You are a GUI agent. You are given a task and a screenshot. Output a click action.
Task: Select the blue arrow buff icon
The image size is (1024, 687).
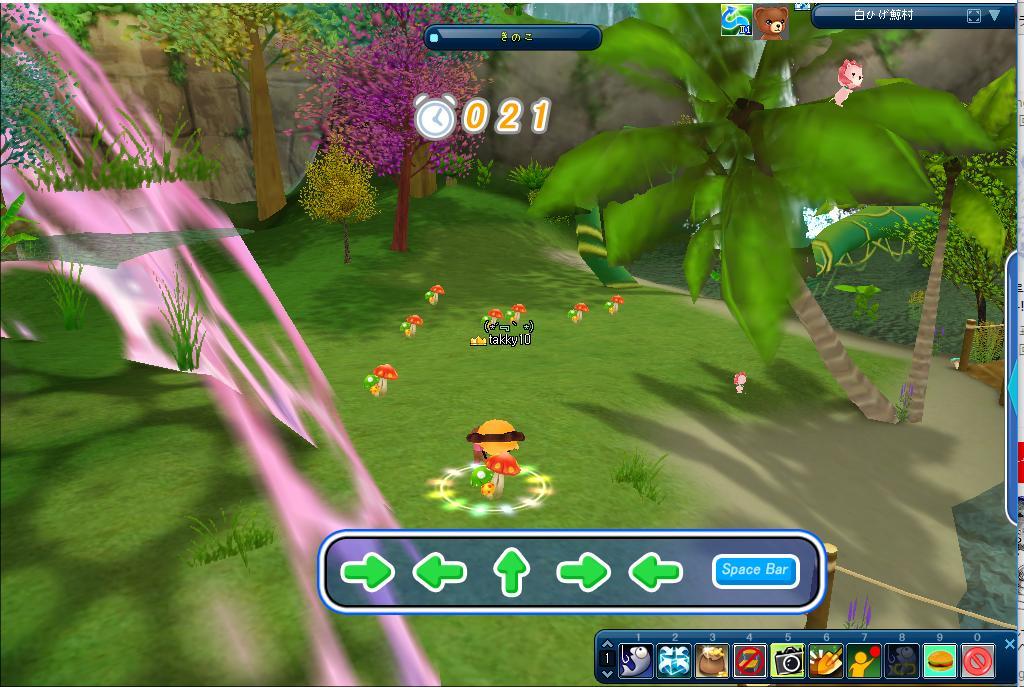click(736, 20)
